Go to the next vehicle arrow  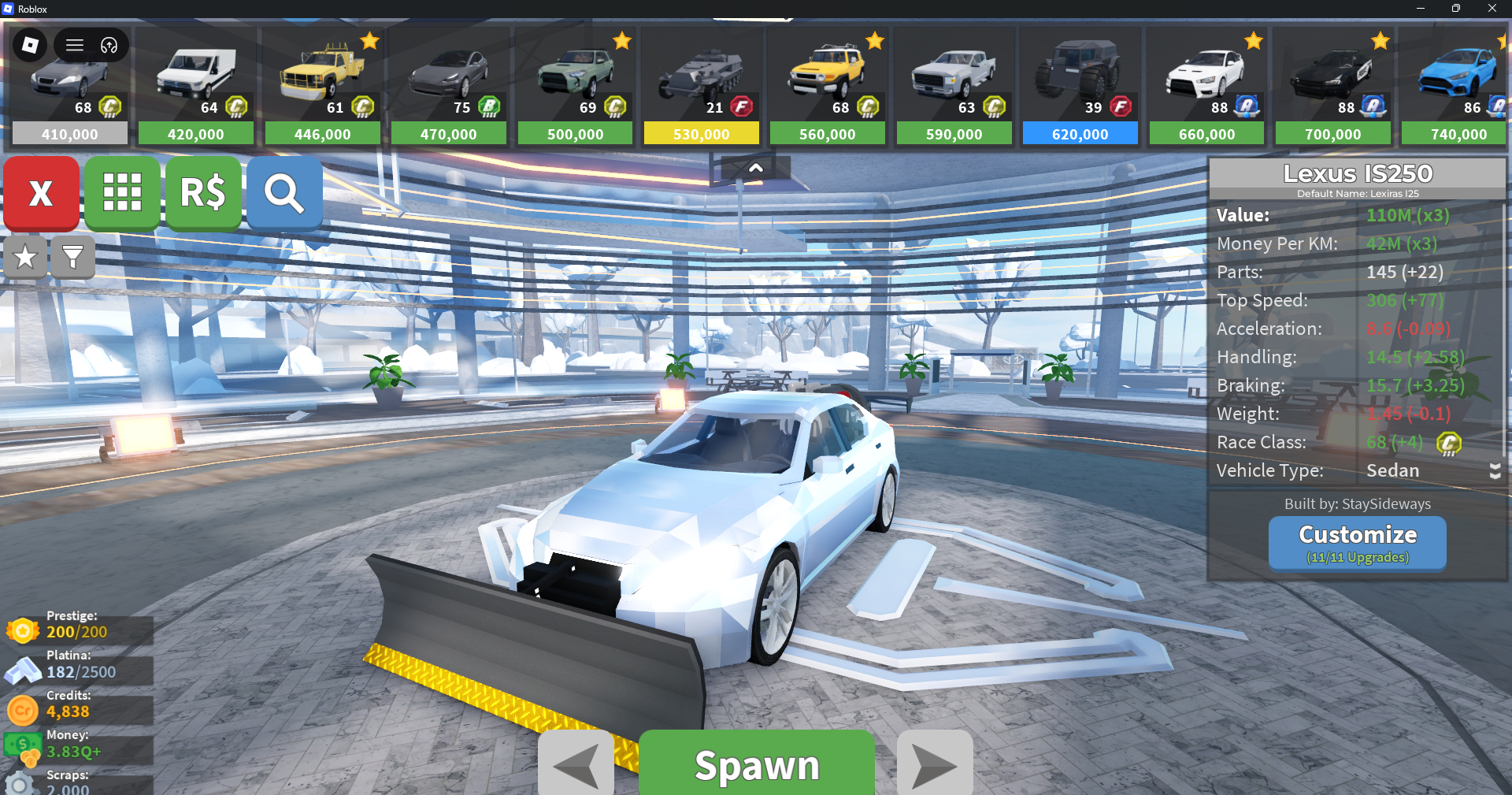pos(935,764)
